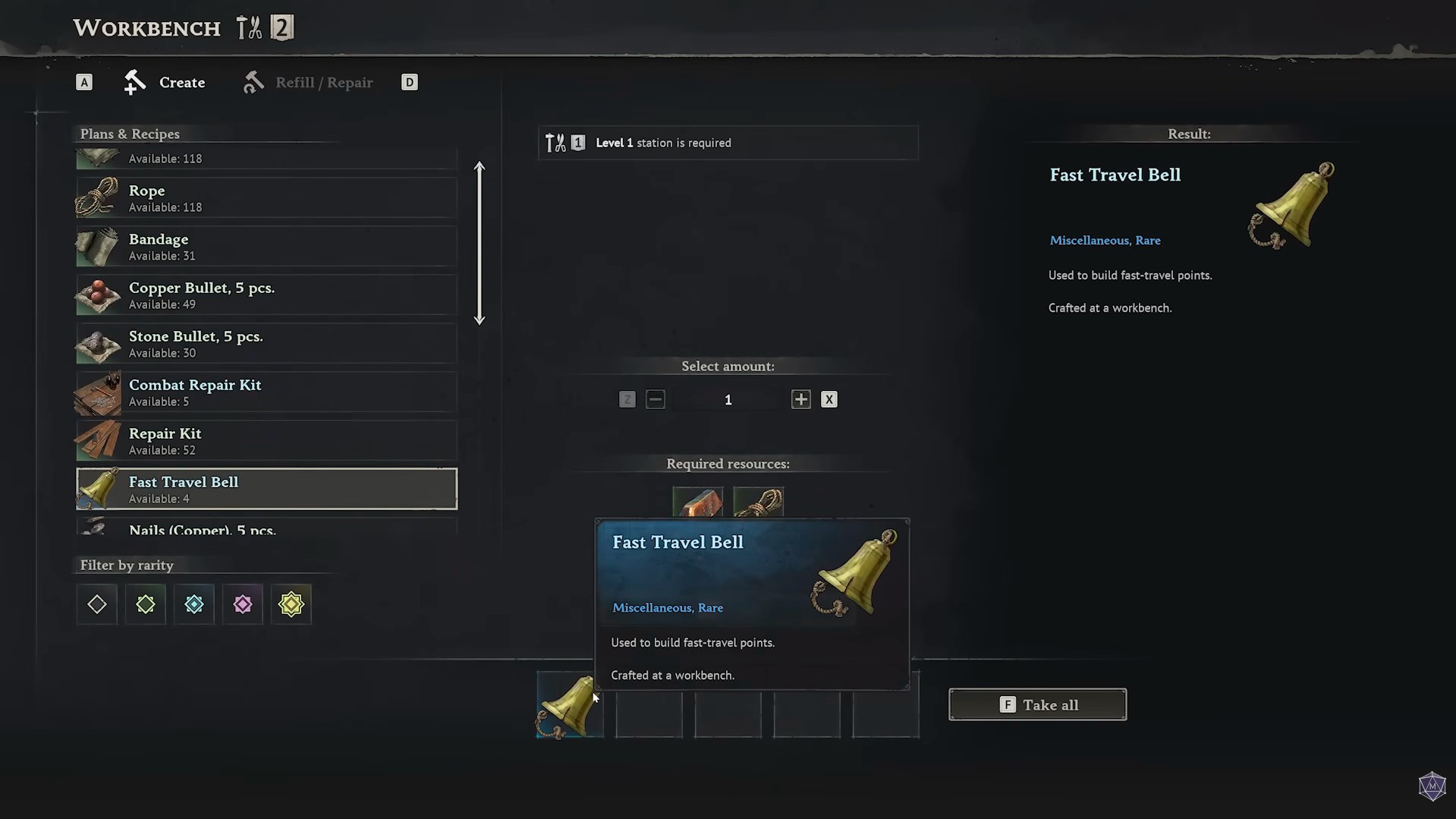Filter recipes by gold legendary rarity
Image resolution: width=1456 pixels, height=819 pixels.
pos(291,604)
